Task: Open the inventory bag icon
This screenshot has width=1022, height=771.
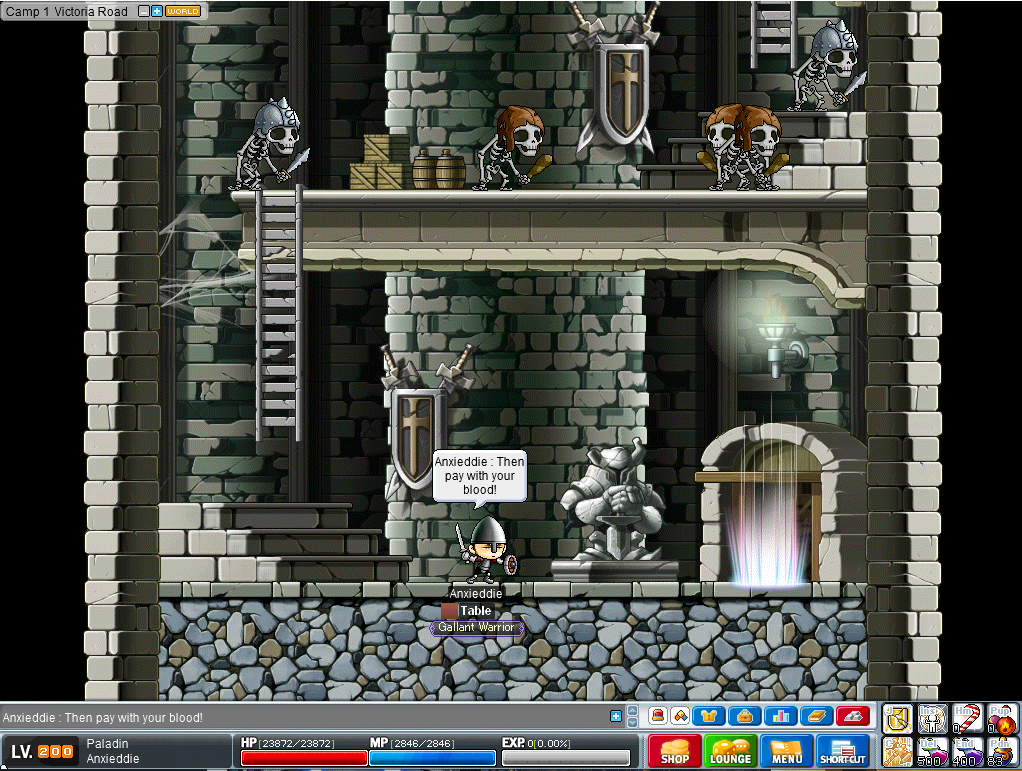Action: coord(744,716)
